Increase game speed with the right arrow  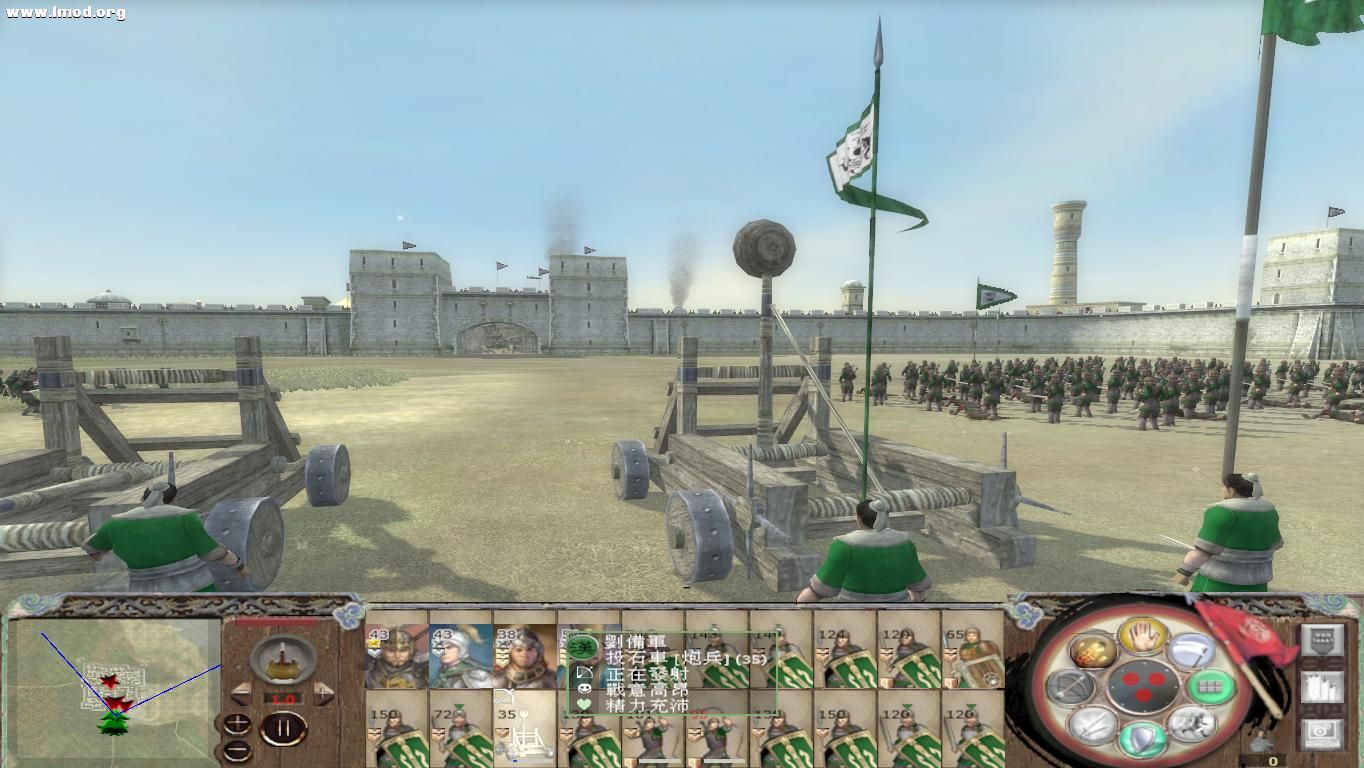tap(322, 694)
